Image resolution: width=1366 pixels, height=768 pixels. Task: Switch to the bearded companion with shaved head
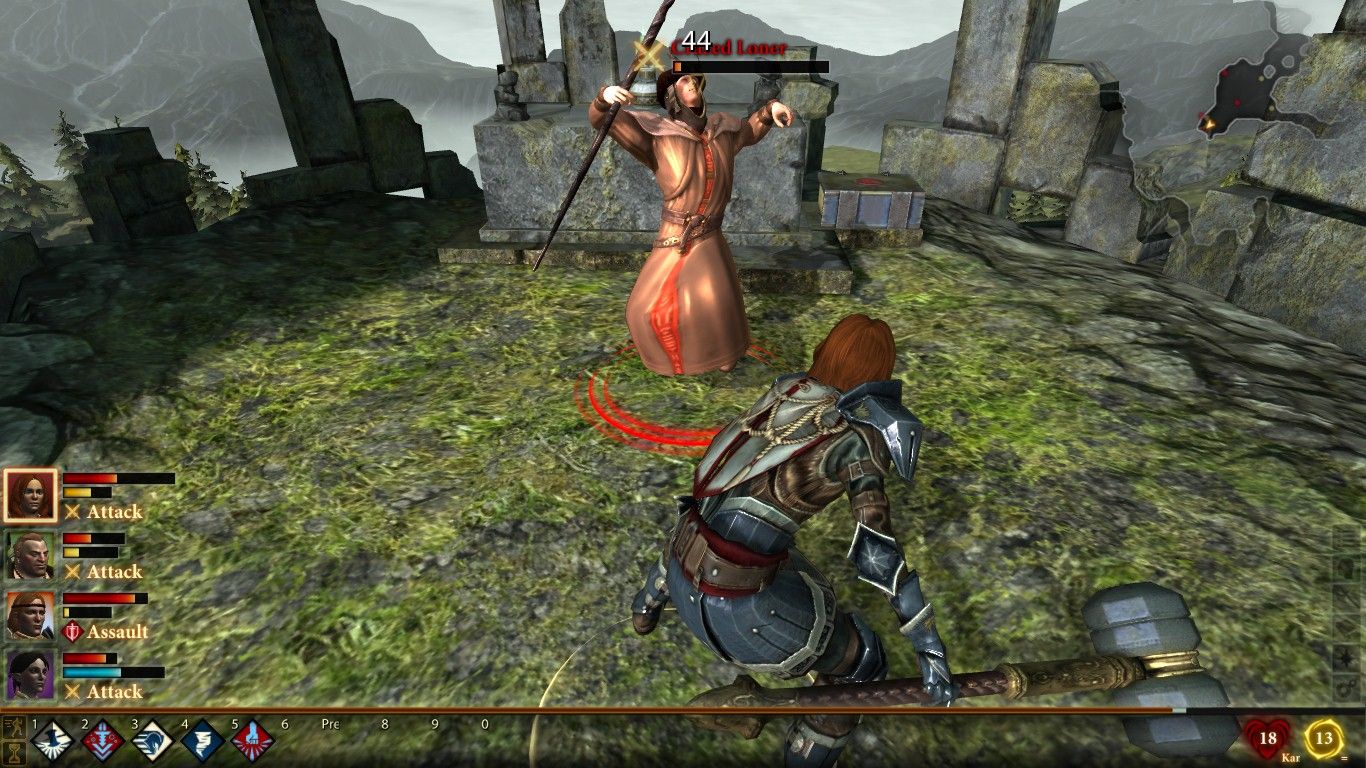[30, 556]
